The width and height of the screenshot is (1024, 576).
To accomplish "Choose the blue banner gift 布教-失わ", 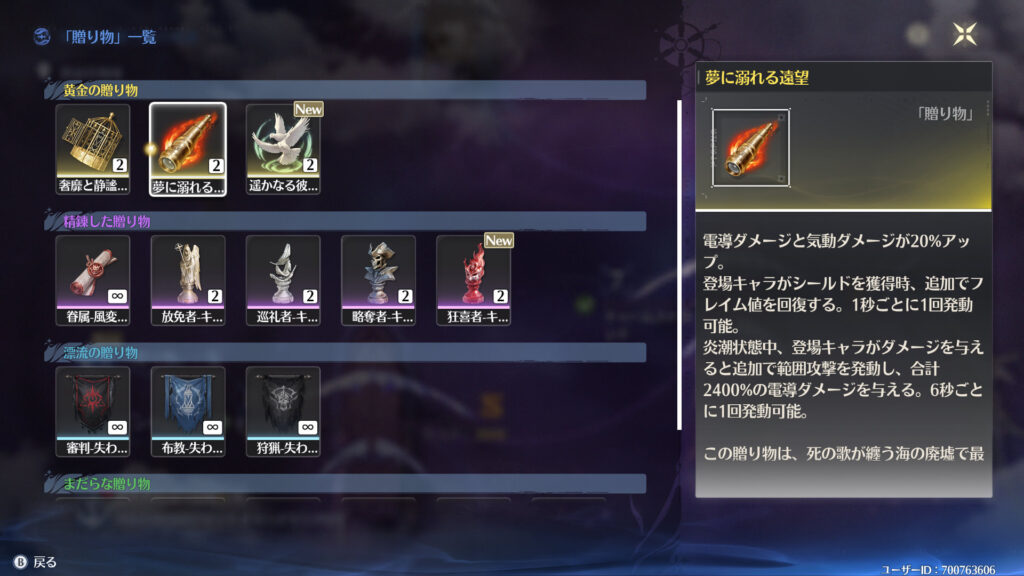I will 188,410.
